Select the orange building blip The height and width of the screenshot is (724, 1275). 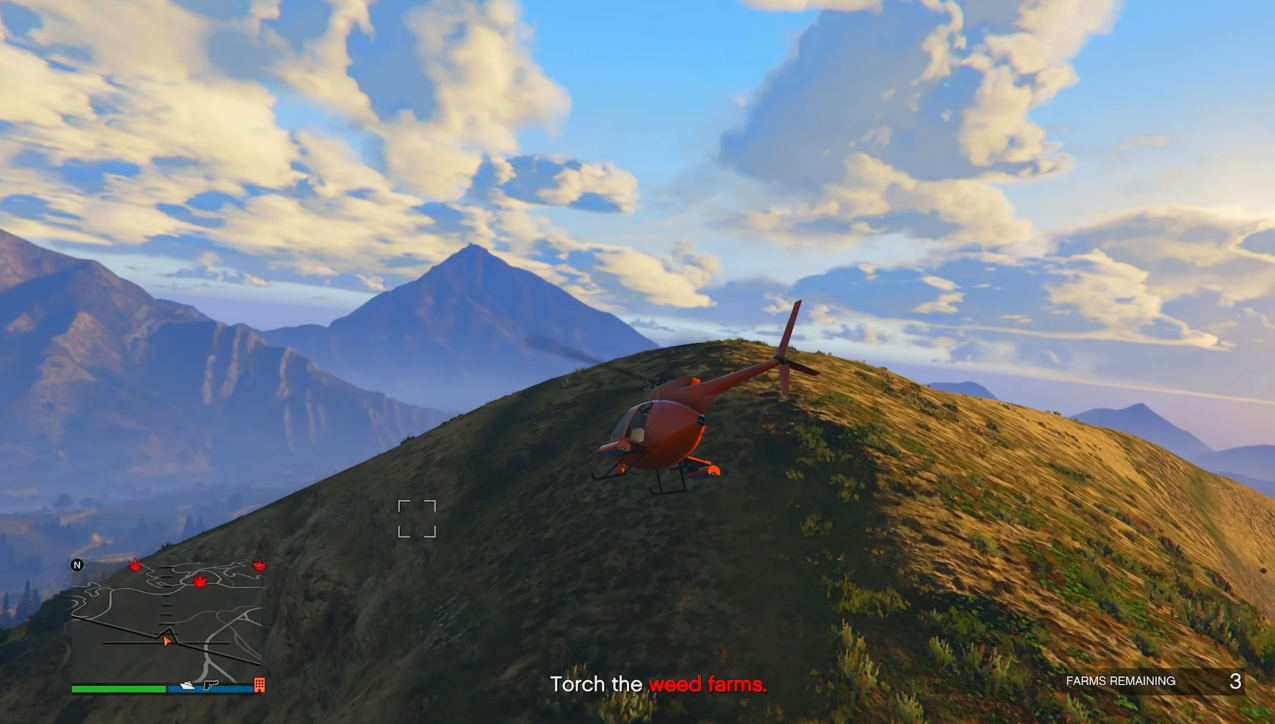(260, 685)
